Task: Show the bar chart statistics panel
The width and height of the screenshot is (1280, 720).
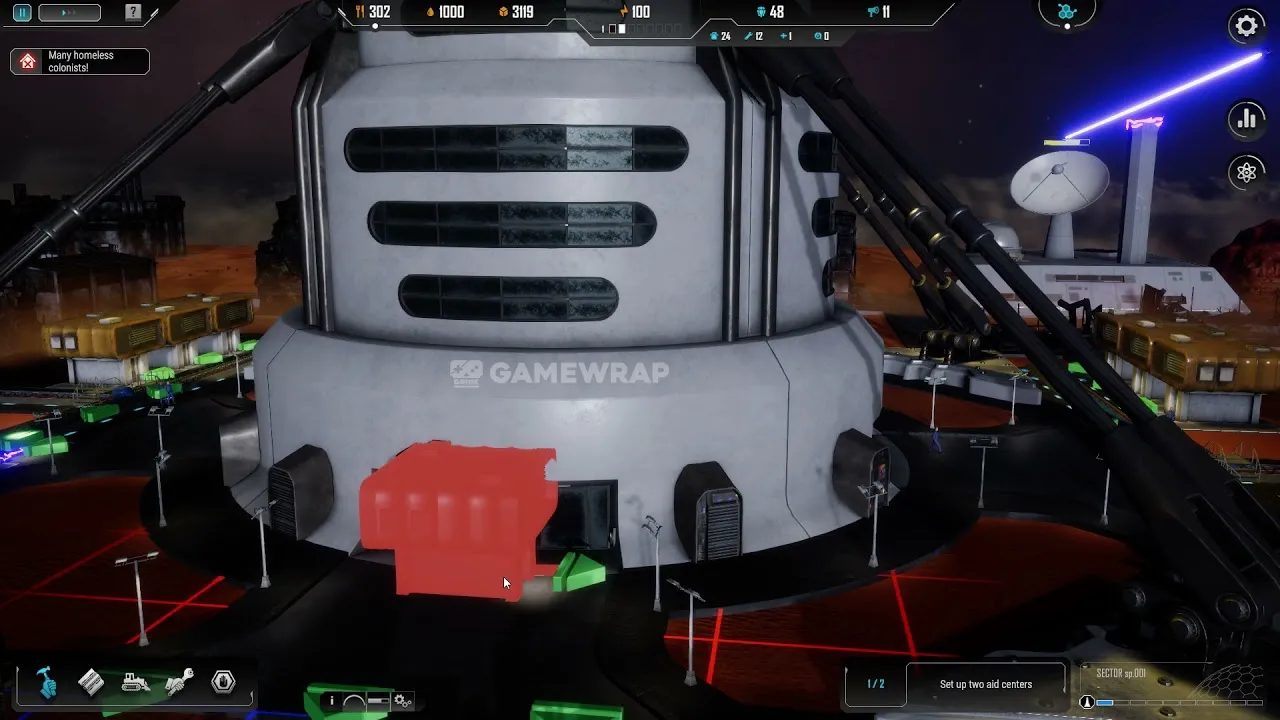Action: (1246, 120)
